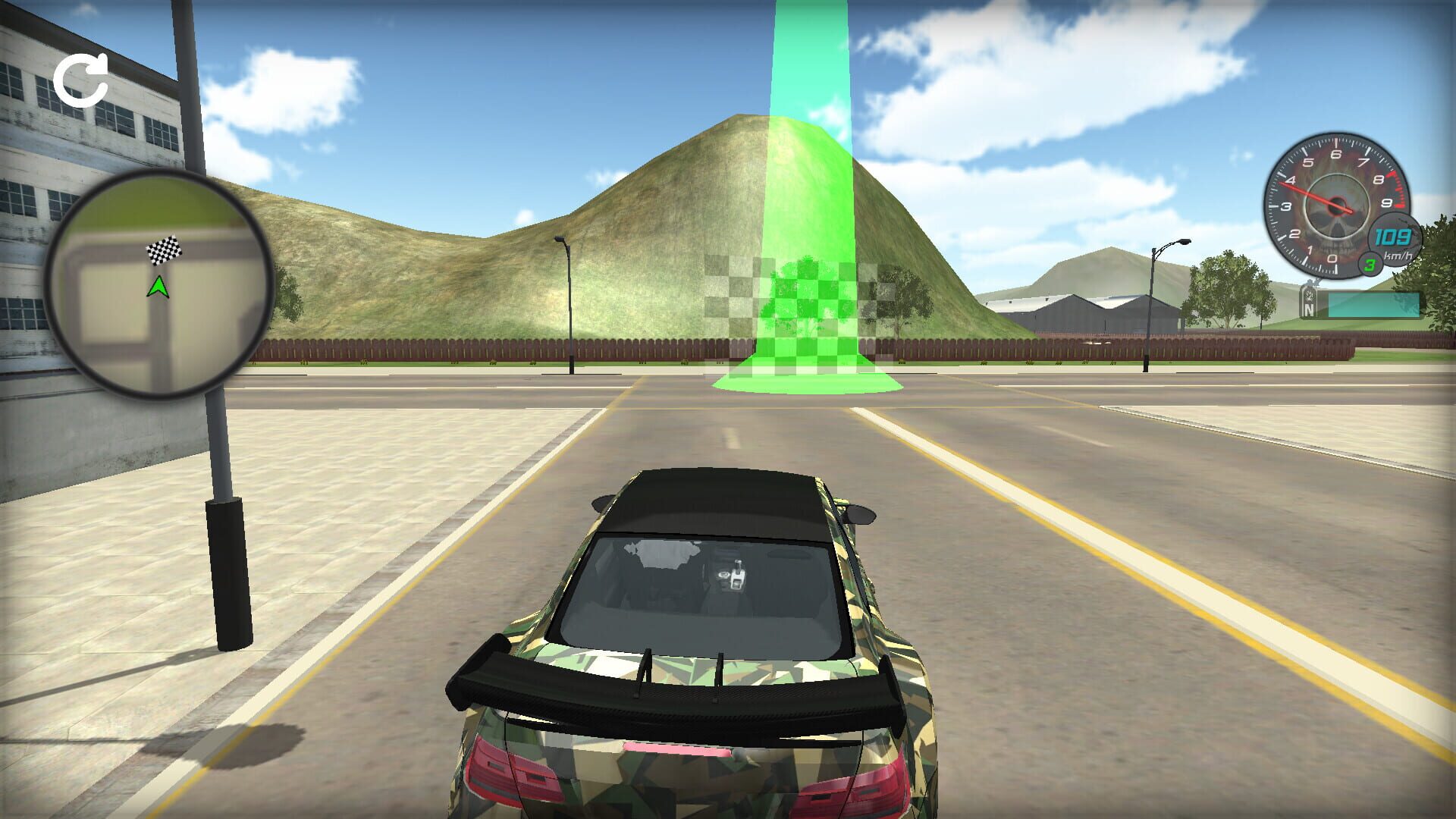Click the teal fuel bar below the compass
The width and height of the screenshot is (1456, 819).
tap(1374, 304)
